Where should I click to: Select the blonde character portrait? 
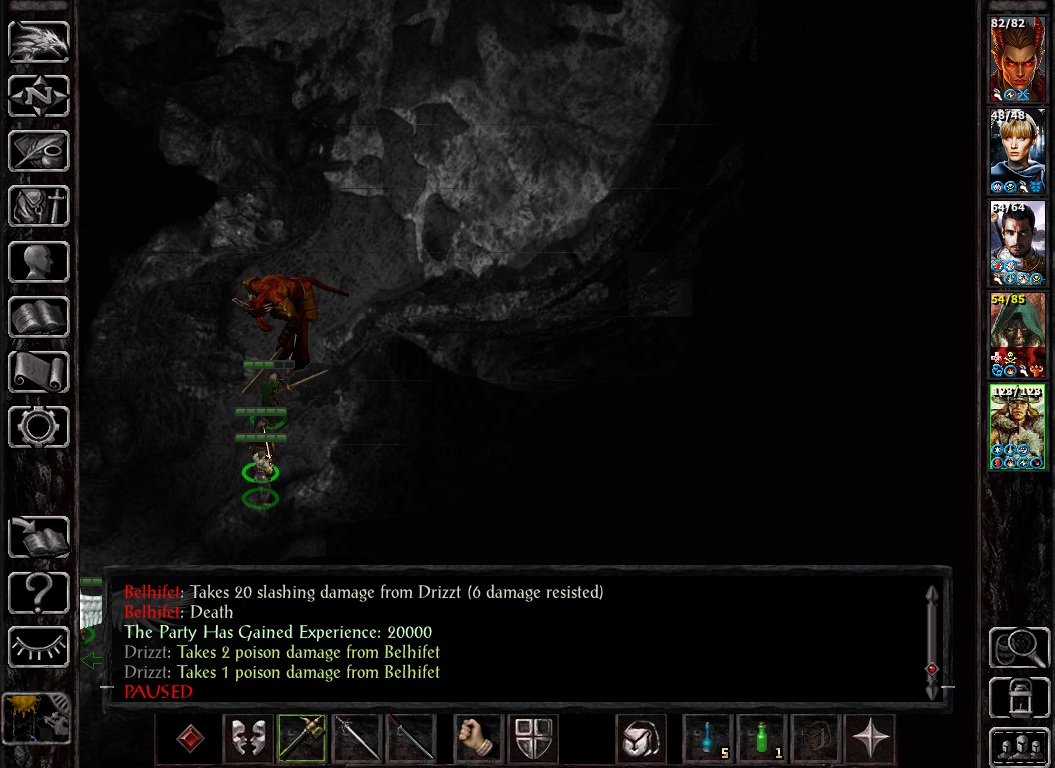(1018, 151)
